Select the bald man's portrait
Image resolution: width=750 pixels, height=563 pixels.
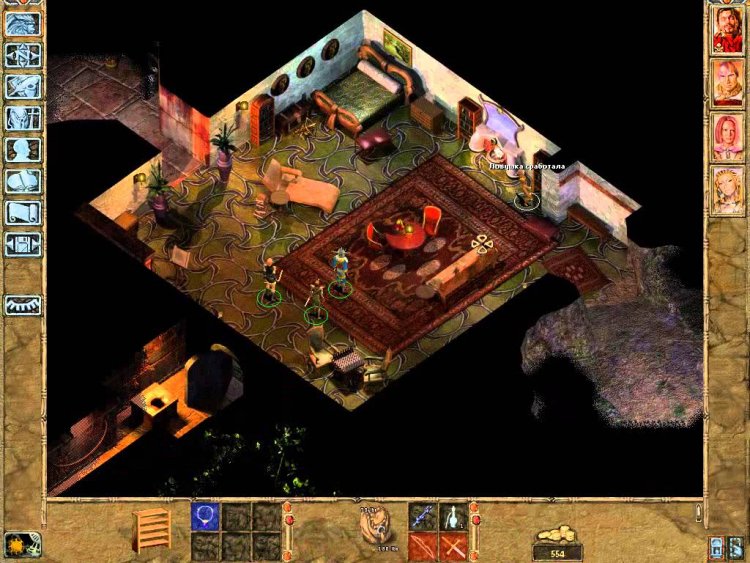pos(726,83)
